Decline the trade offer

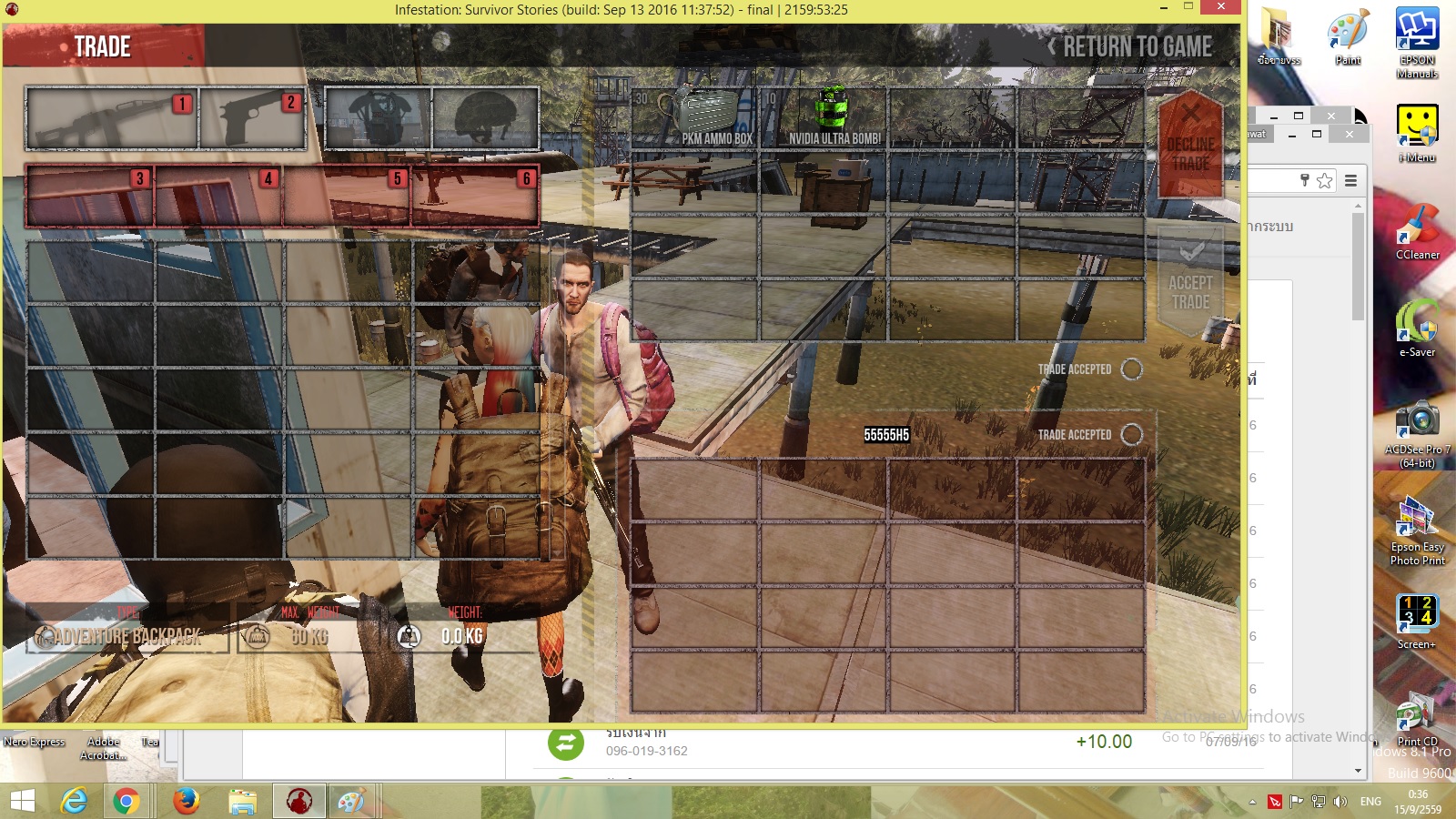coord(1190,146)
